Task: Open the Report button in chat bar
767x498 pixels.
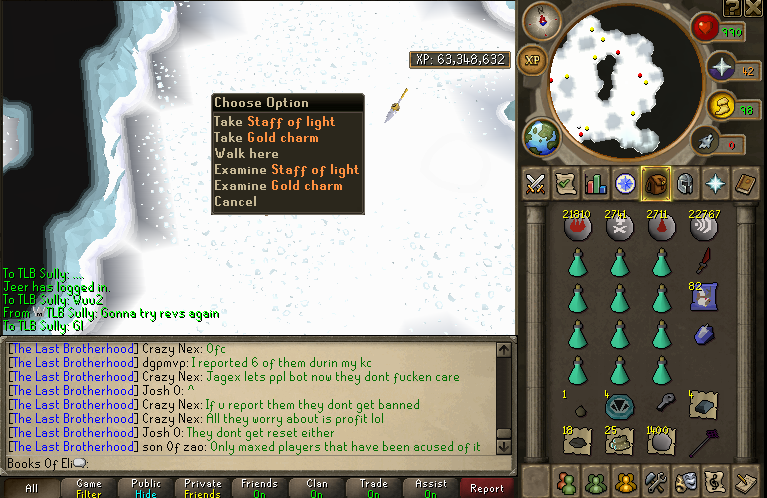Action: (x=487, y=488)
